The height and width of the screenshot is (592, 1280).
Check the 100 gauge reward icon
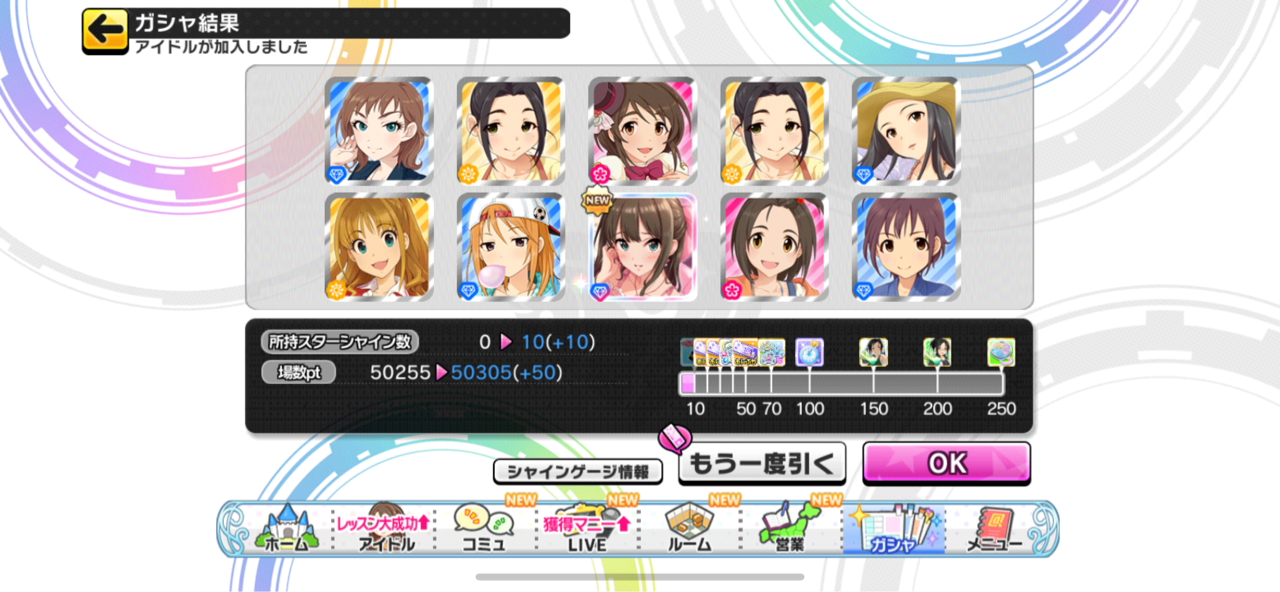point(809,352)
